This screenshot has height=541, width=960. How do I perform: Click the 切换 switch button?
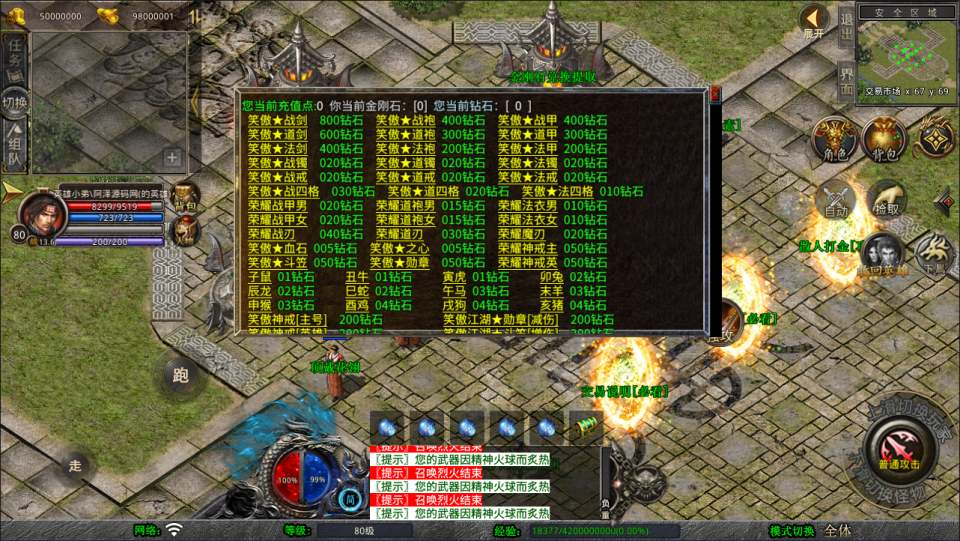tap(15, 102)
